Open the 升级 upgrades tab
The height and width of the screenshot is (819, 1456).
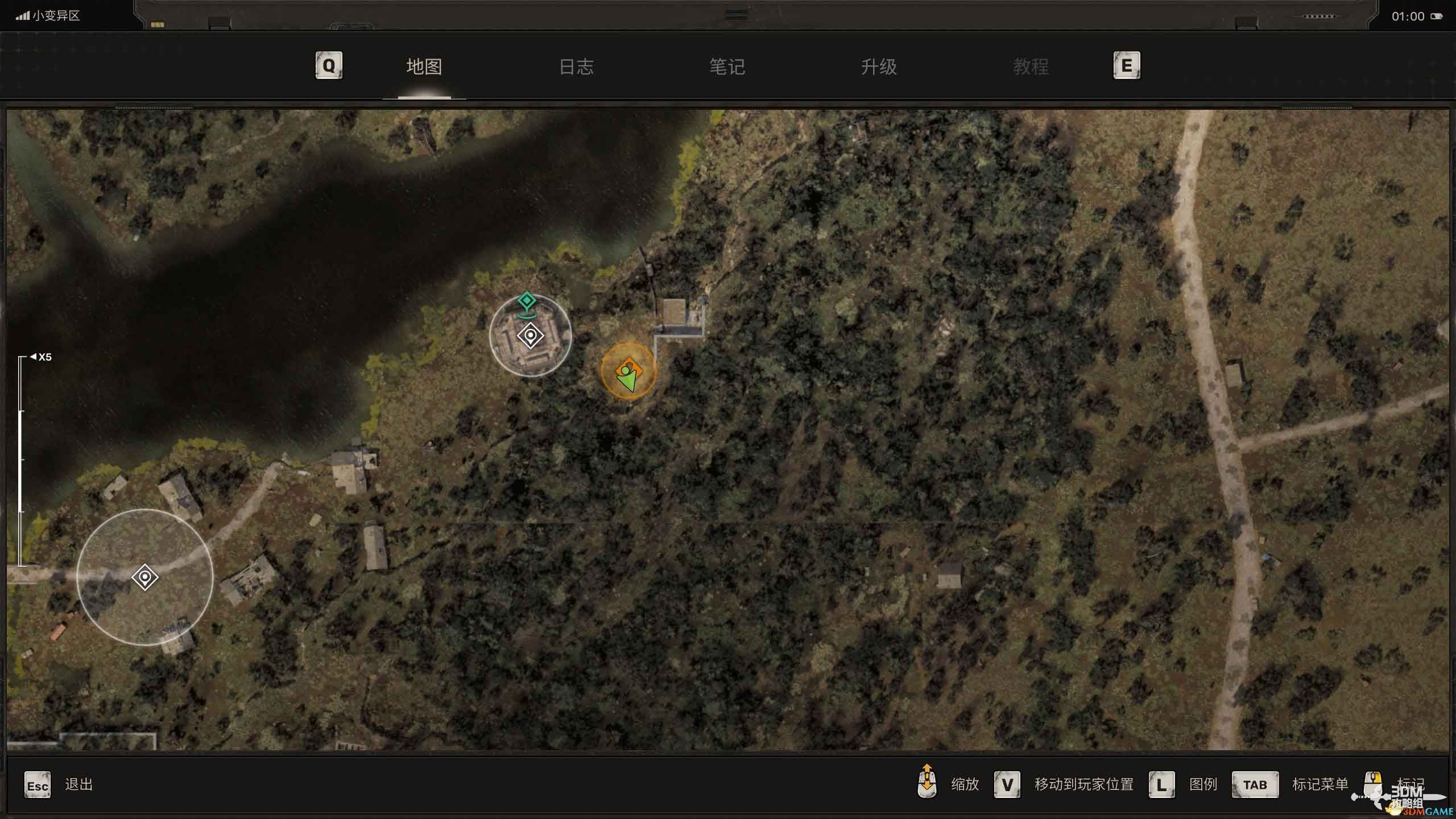click(x=878, y=67)
